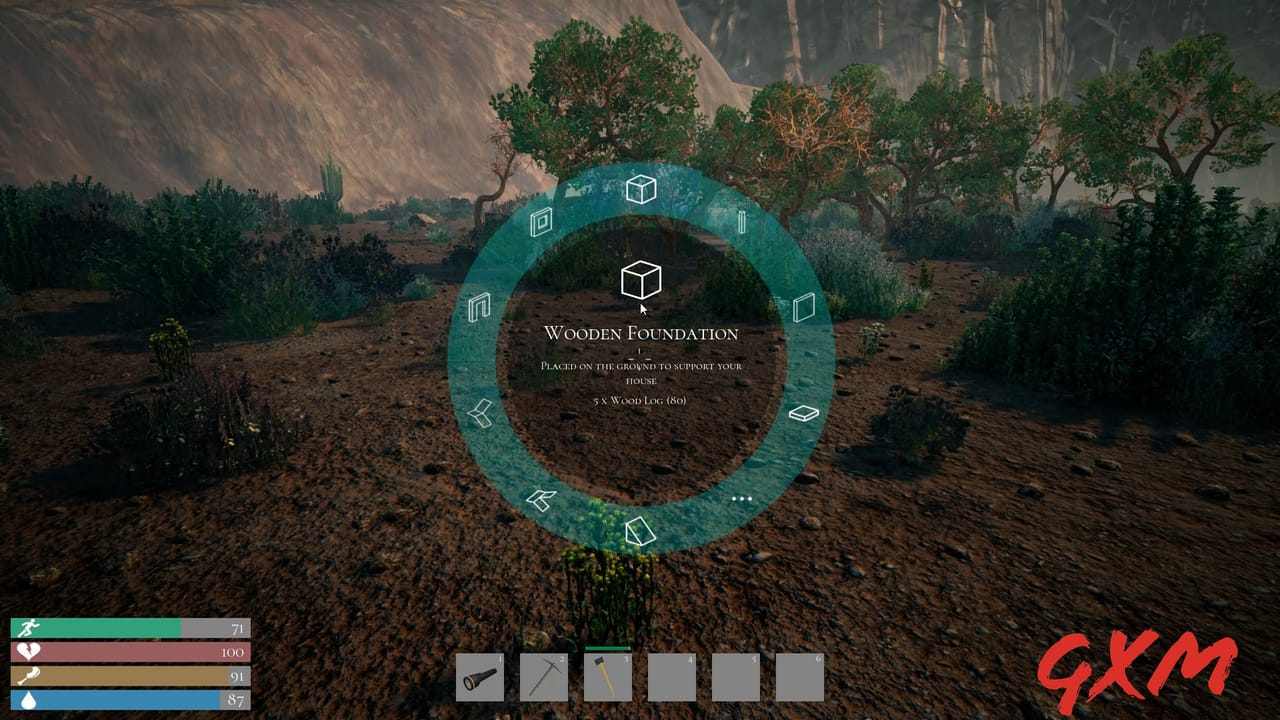Click the green stamina bar showing 71
This screenshot has width=1280, height=720.
point(120,630)
